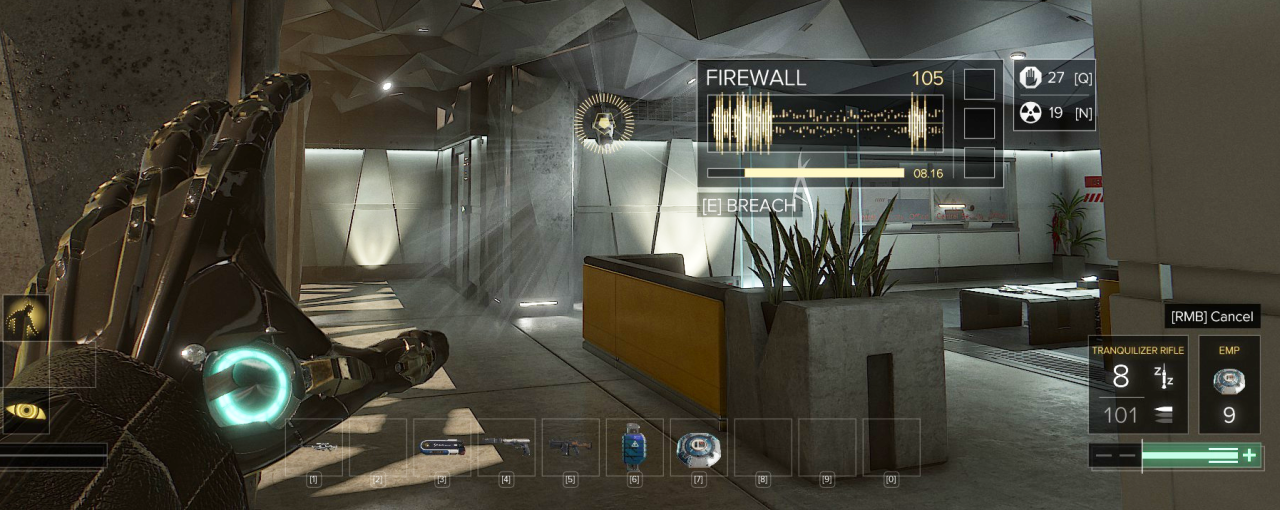Choose the silenced pistol hotbar slot
The image size is (1280, 510).
[506, 447]
